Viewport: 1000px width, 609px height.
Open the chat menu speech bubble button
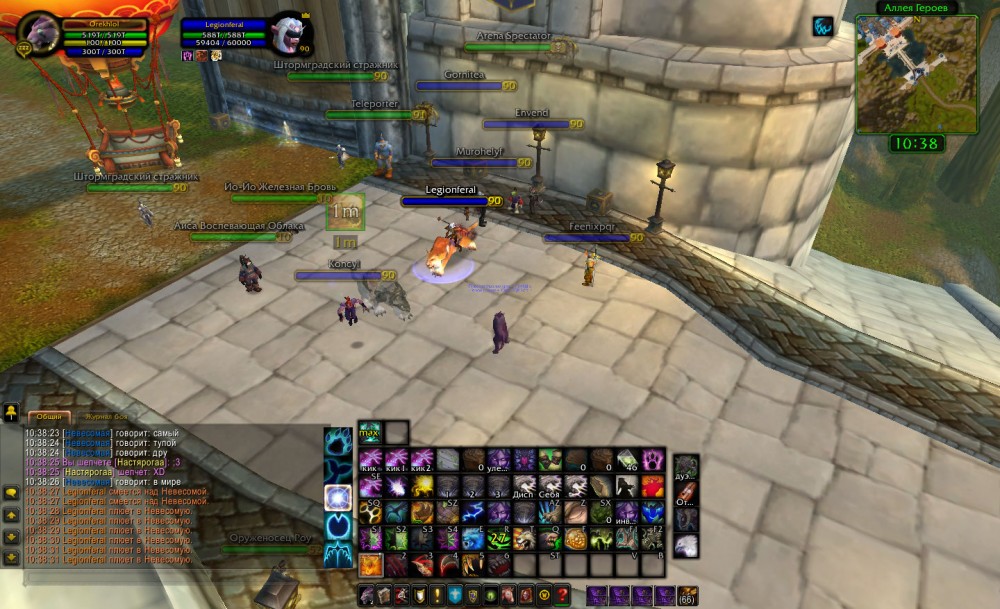pyautogui.click(x=11, y=492)
